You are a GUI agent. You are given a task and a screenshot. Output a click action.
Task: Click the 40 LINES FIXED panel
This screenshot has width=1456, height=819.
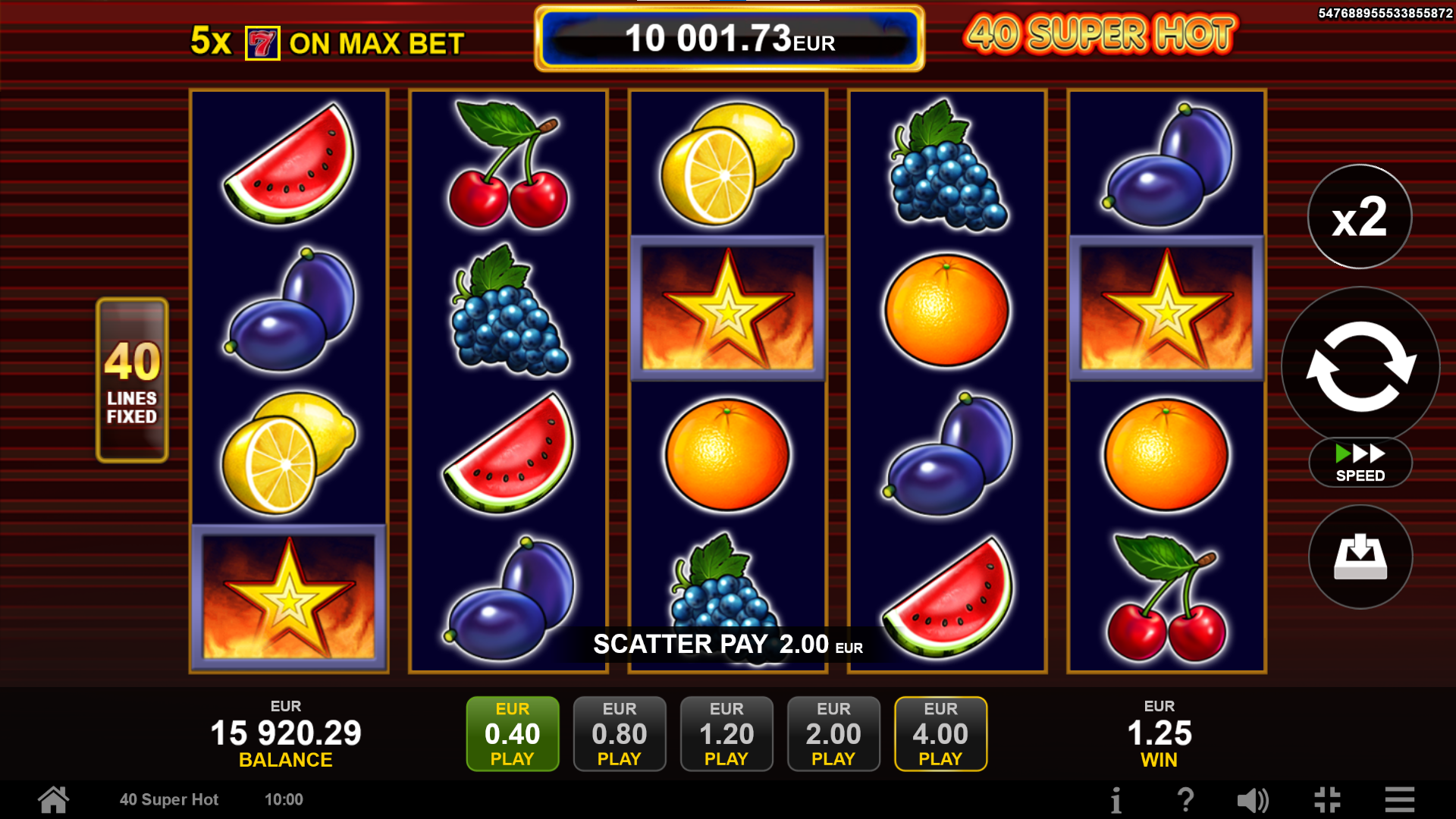(131, 377)
